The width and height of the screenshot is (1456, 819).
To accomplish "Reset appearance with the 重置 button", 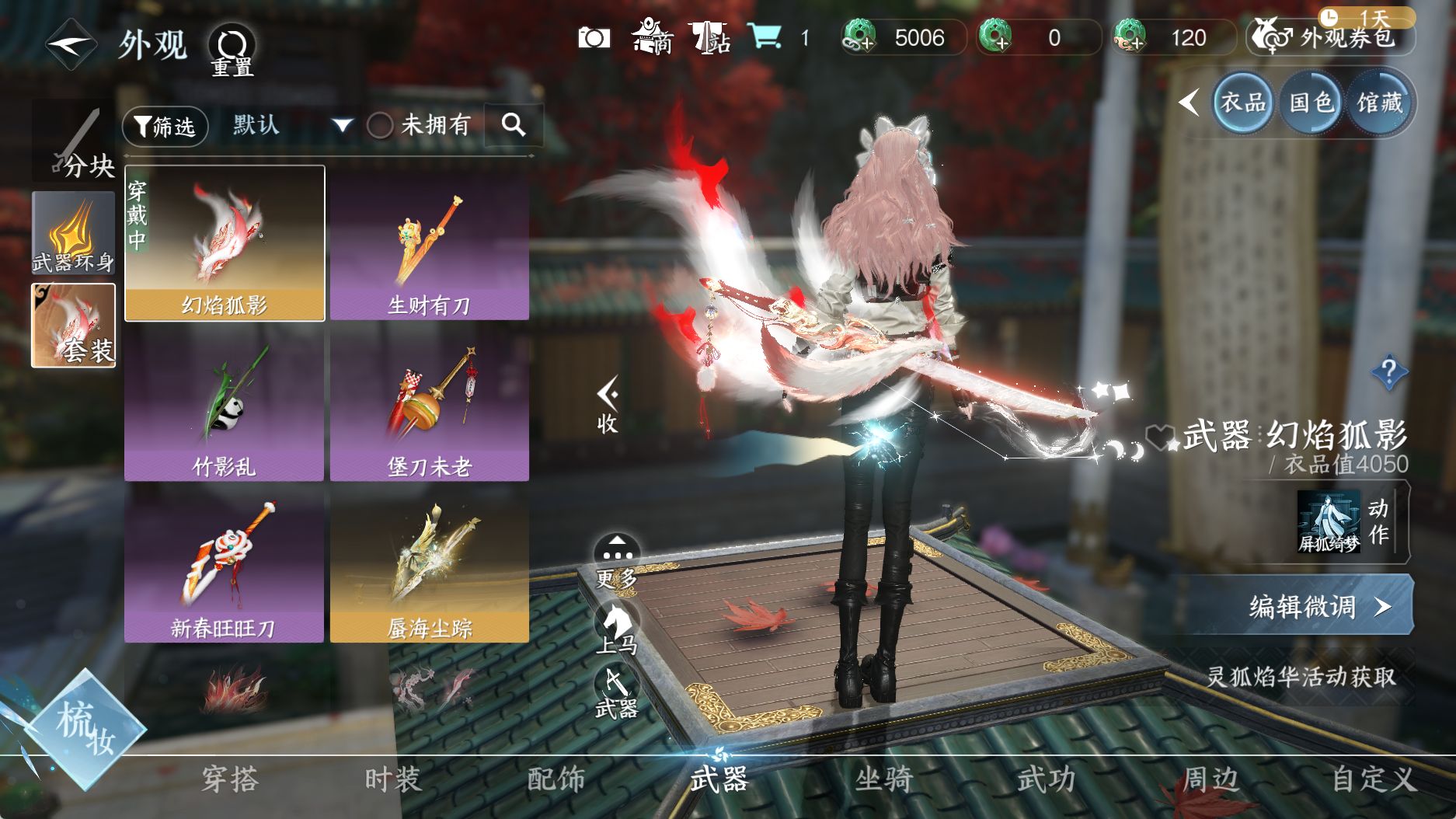I will (x=232, y=50).
